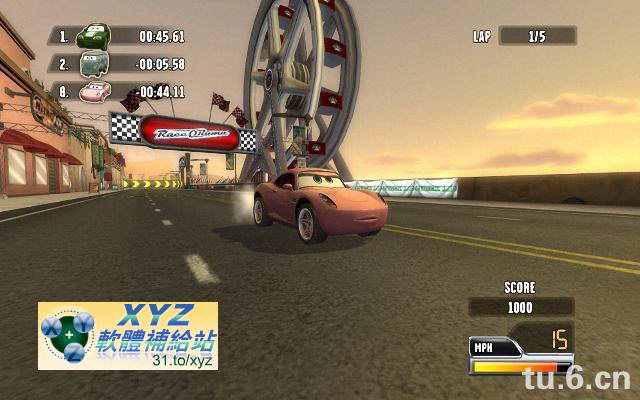Choose the eighth-place pink car standings row

[x=120, y=92]
